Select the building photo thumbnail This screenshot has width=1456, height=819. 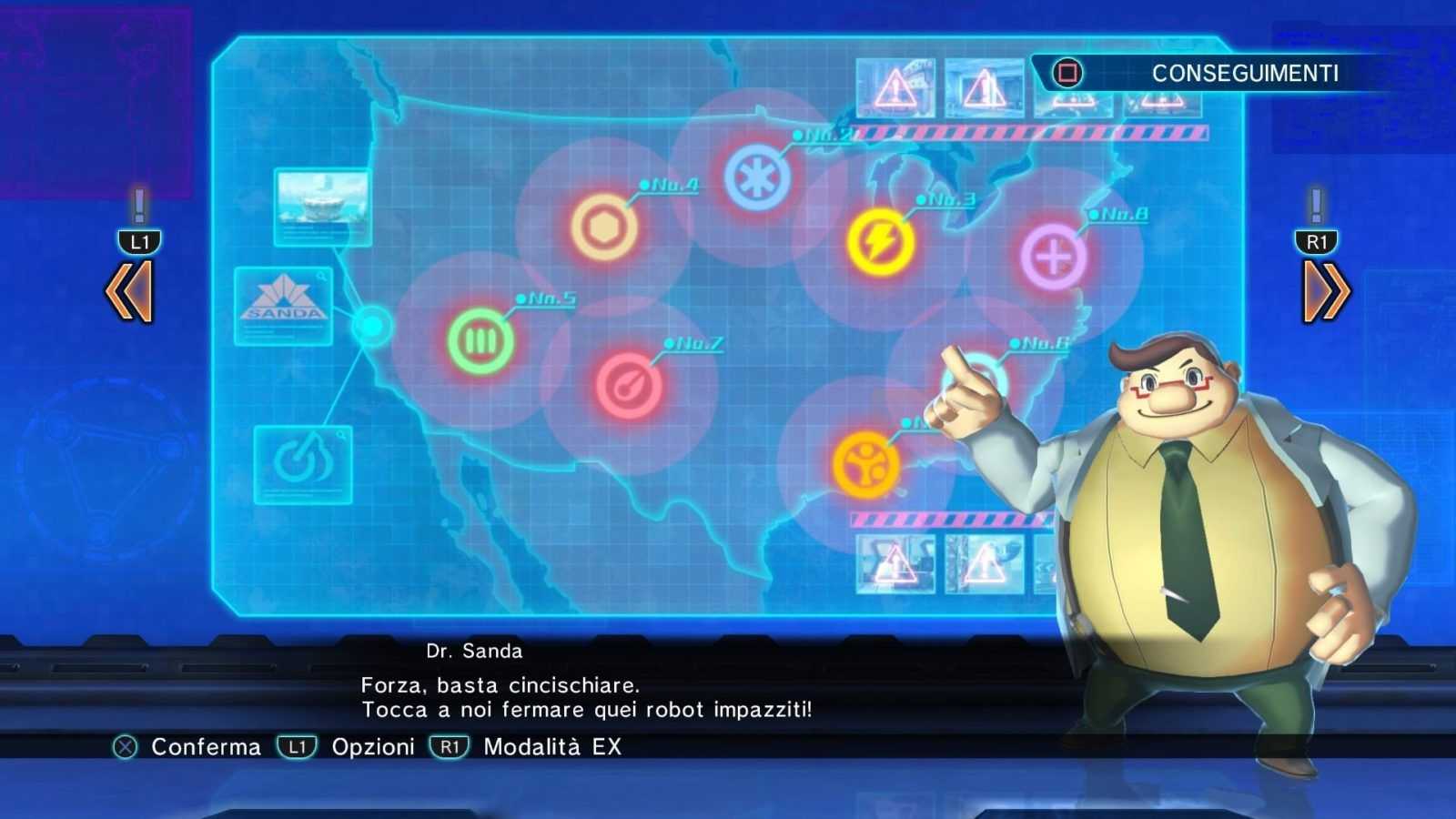point(322,207)
